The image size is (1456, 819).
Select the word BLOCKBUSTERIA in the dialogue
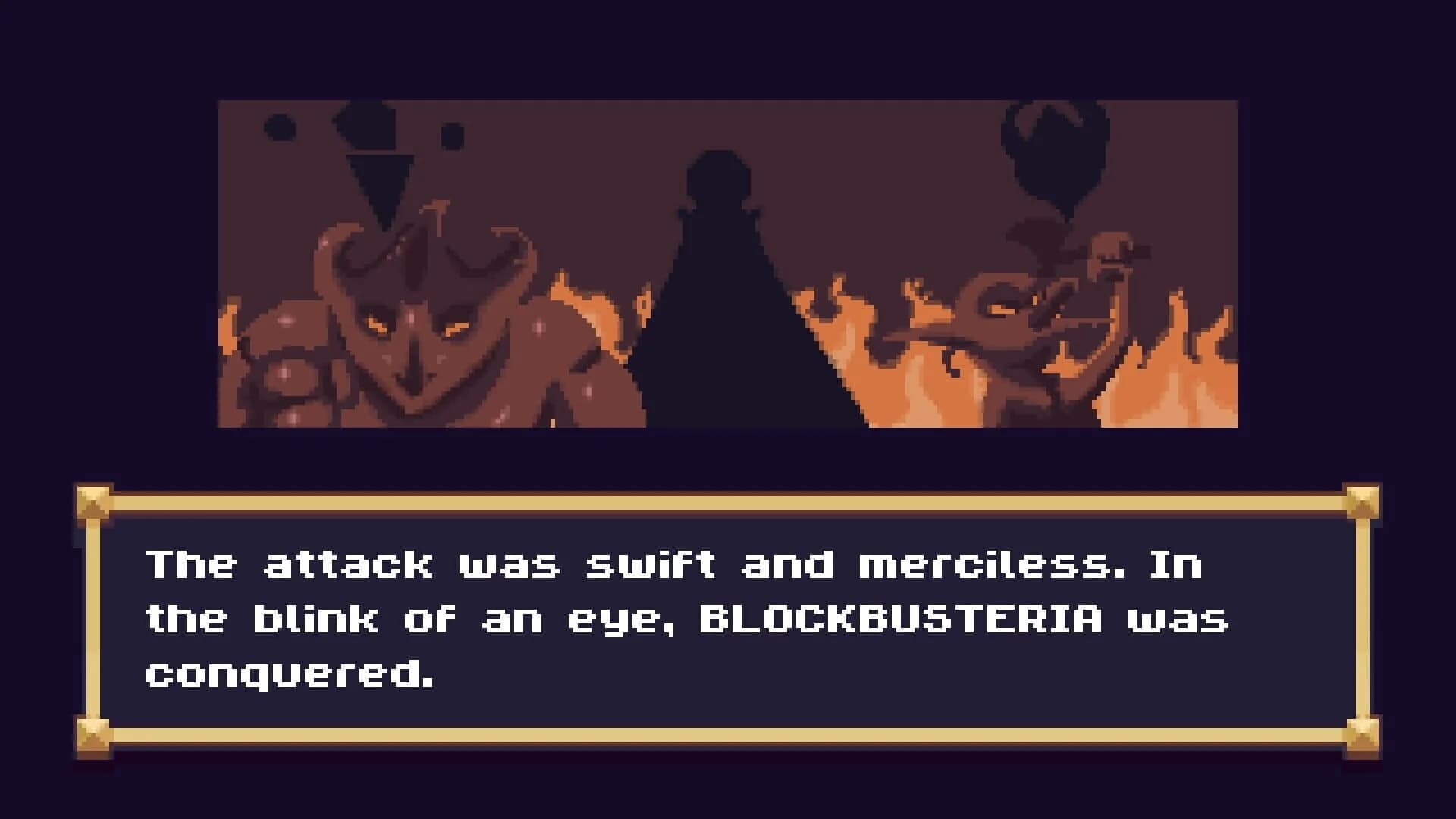pos(899,620)
